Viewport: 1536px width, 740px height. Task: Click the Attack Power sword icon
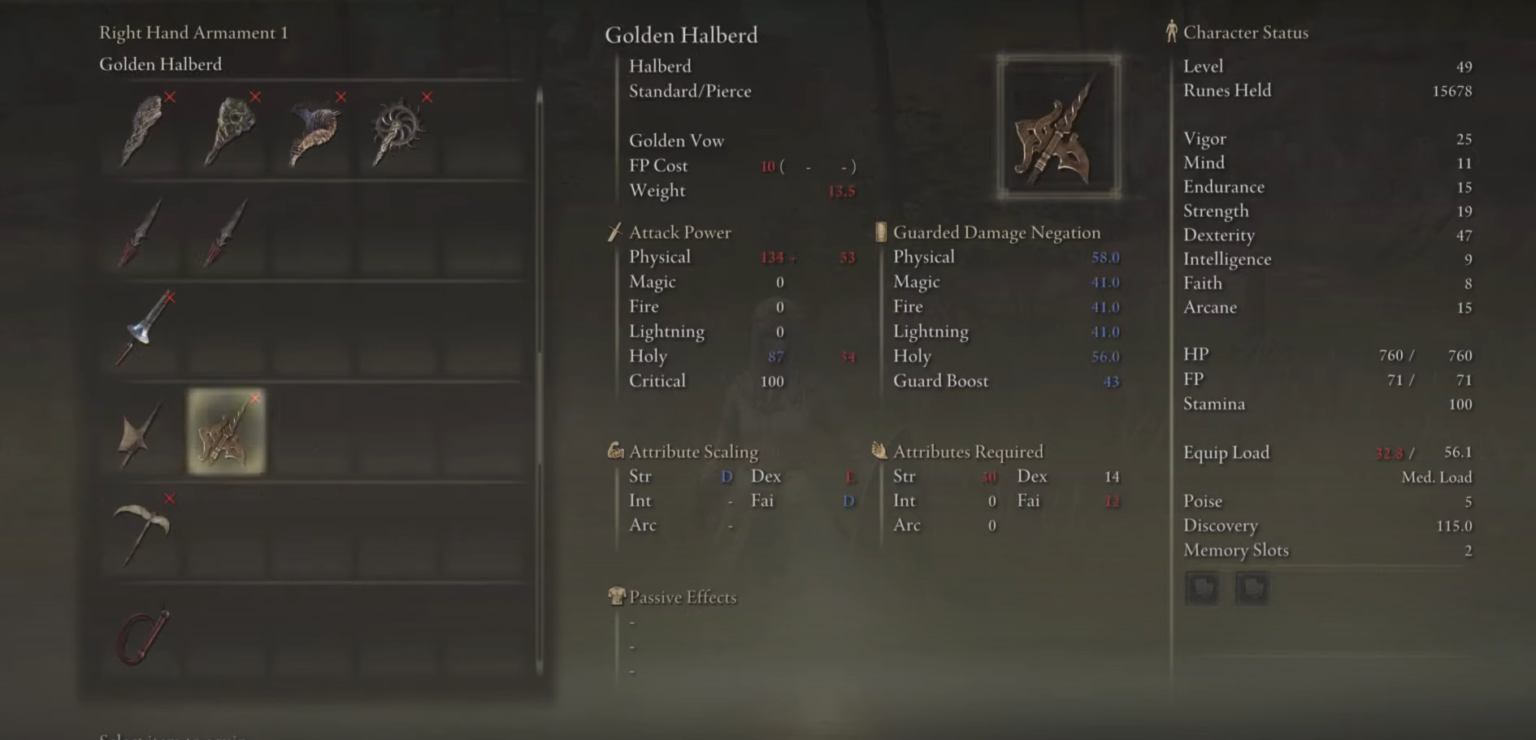(x=615, y=231)
